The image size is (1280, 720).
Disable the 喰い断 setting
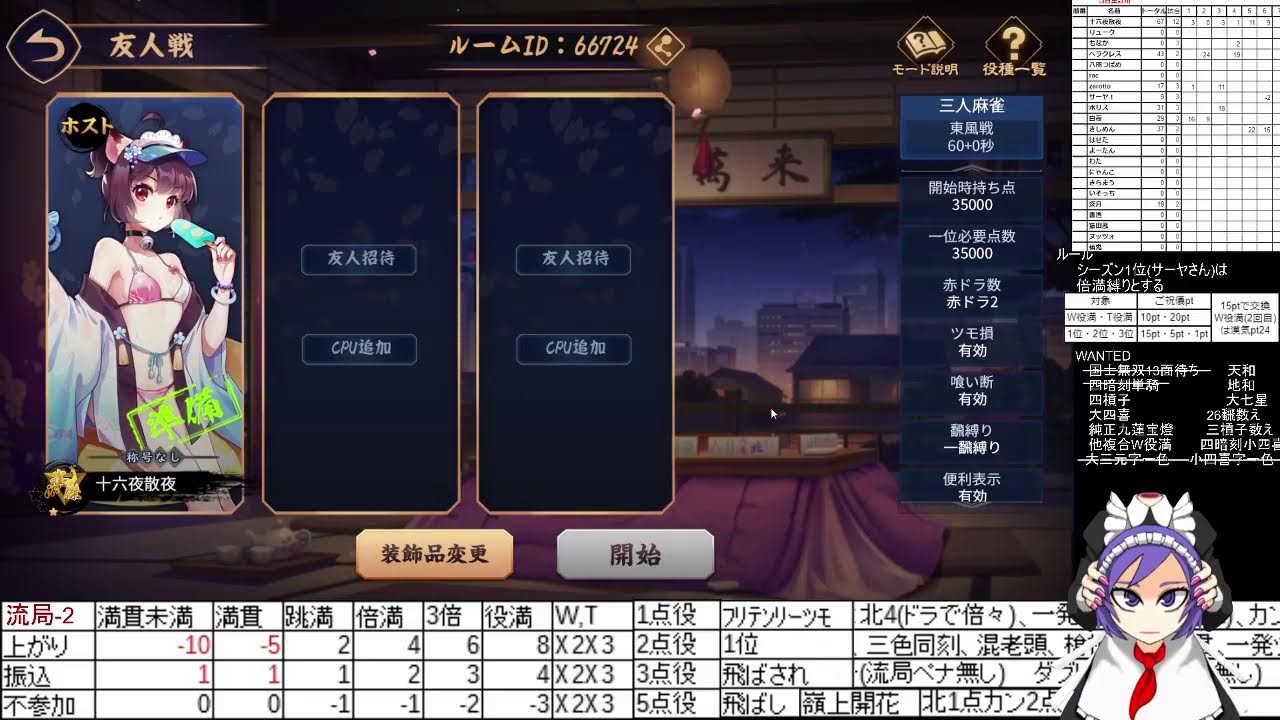coord(971,389)
